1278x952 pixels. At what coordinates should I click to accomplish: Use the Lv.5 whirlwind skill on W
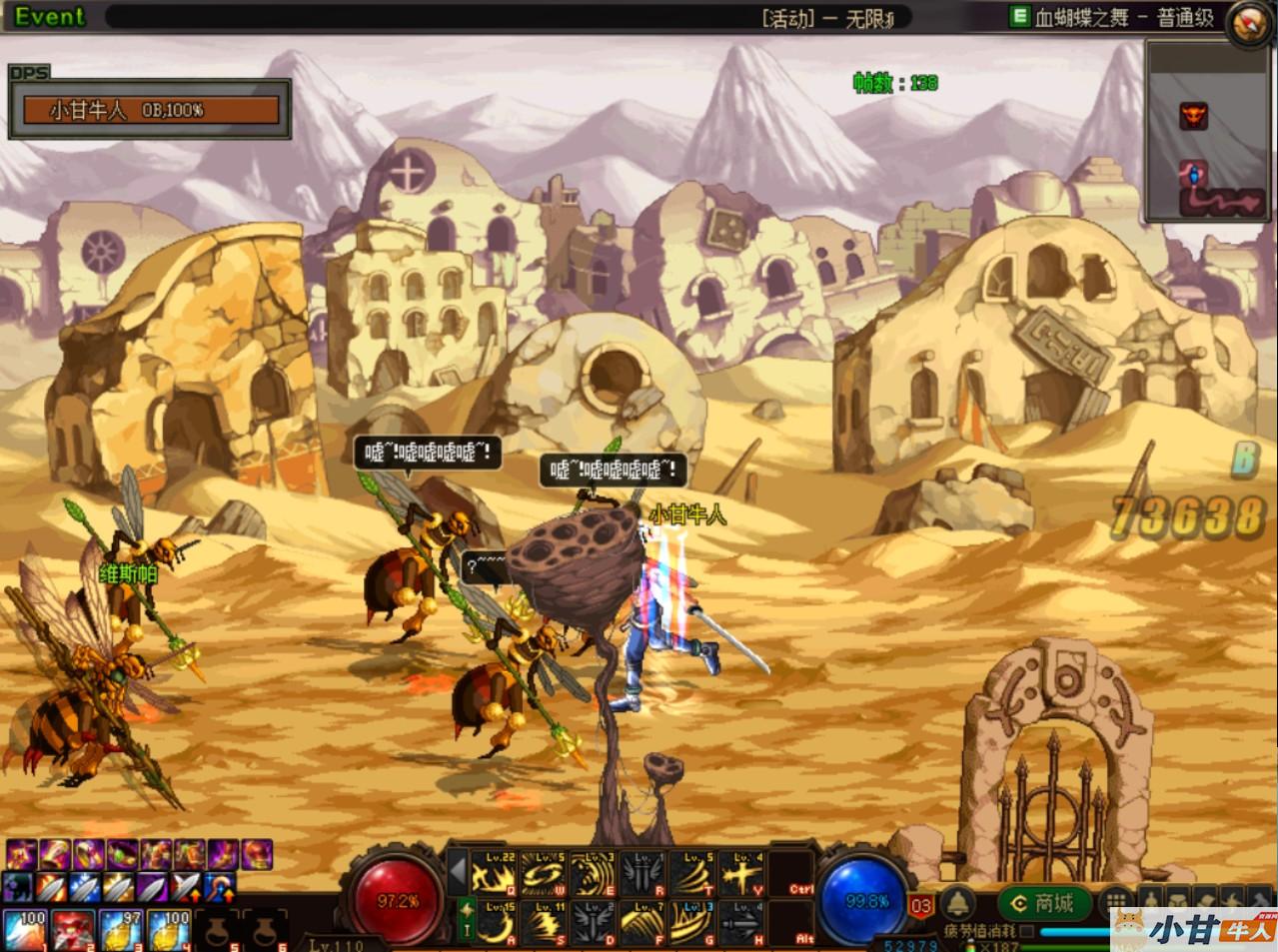pos(543,874)
